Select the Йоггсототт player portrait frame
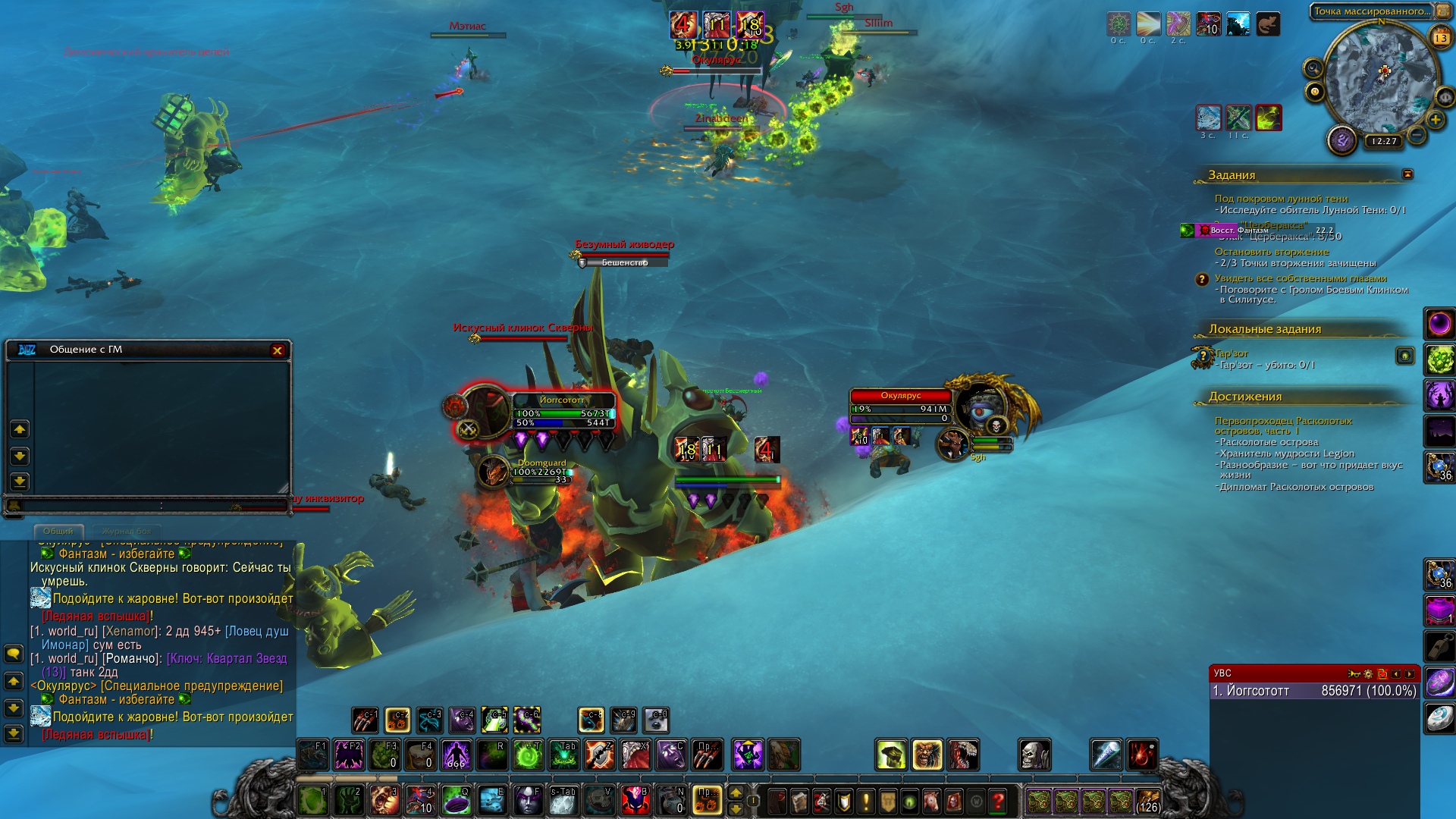 coord(485,412)
